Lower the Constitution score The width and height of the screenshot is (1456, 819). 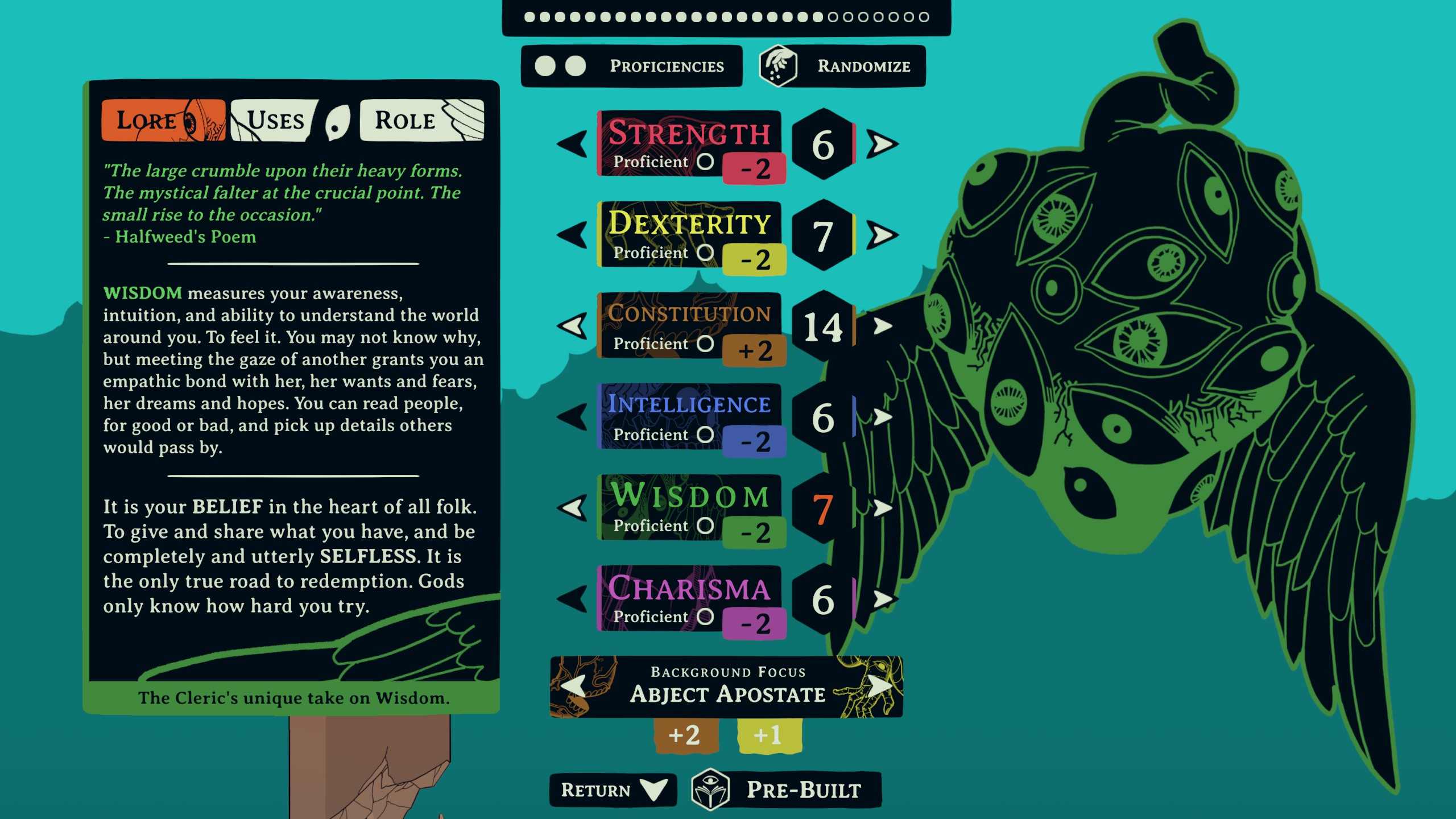[x=572, y=326]
